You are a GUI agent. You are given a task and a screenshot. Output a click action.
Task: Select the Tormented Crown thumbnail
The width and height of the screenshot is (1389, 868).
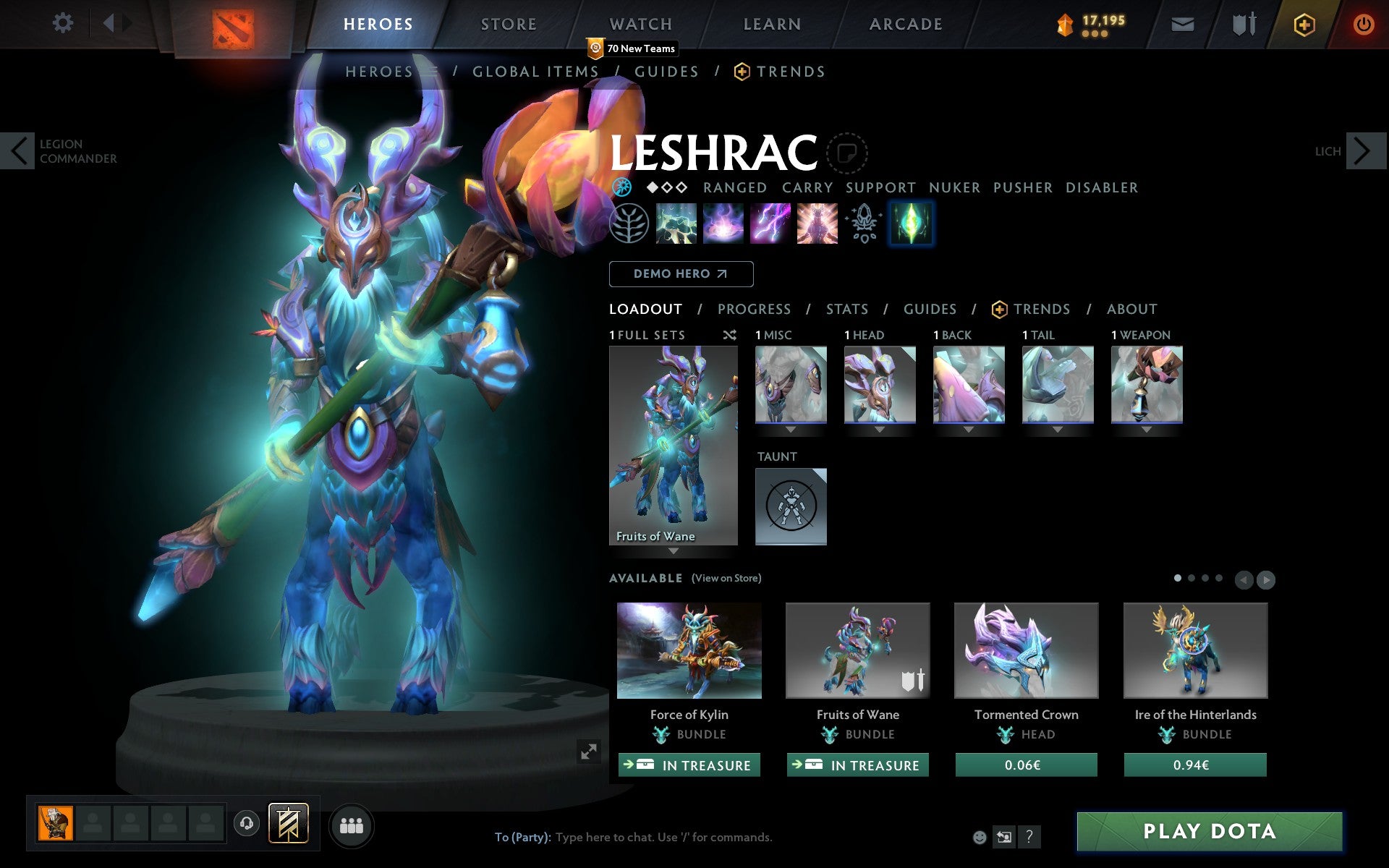click(1025, 650)
